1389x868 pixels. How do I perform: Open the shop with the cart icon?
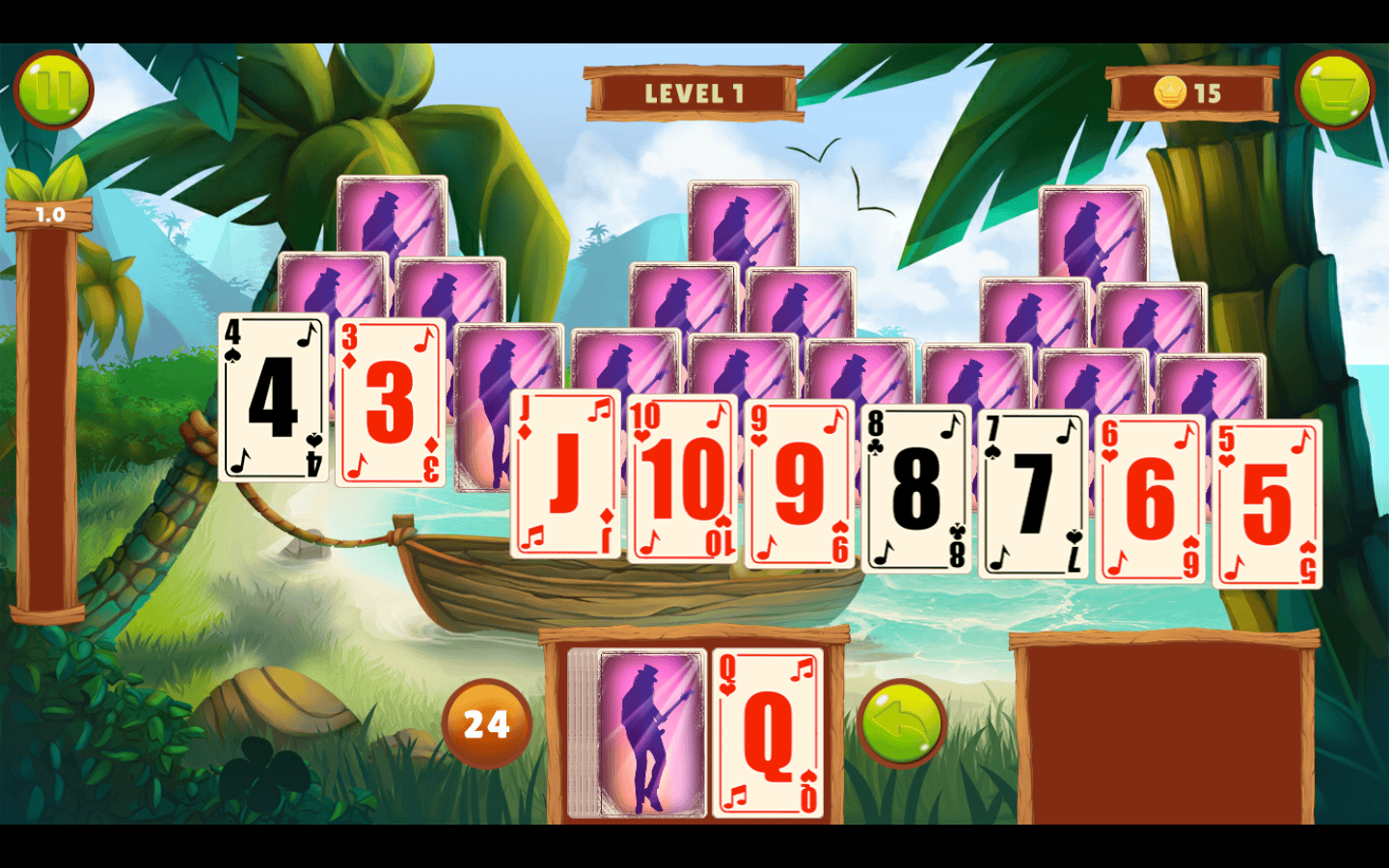1336,89
